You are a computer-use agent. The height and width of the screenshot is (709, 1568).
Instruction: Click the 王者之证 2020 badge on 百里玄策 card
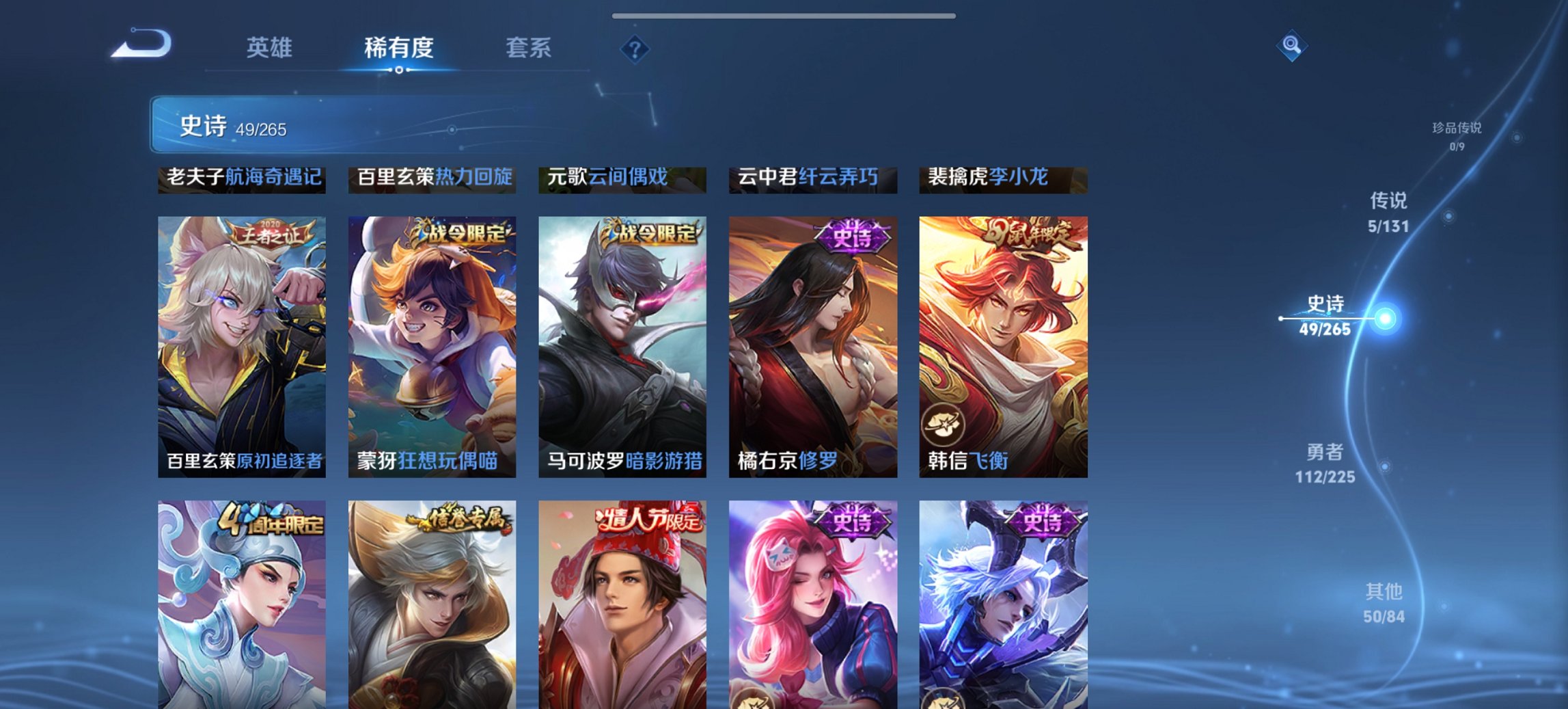click(270, 230)
